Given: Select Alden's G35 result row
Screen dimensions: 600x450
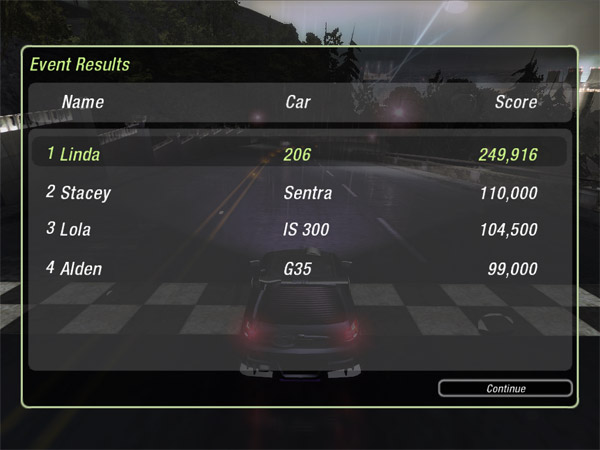Looking at the screenshot, I should pos(298,268).
